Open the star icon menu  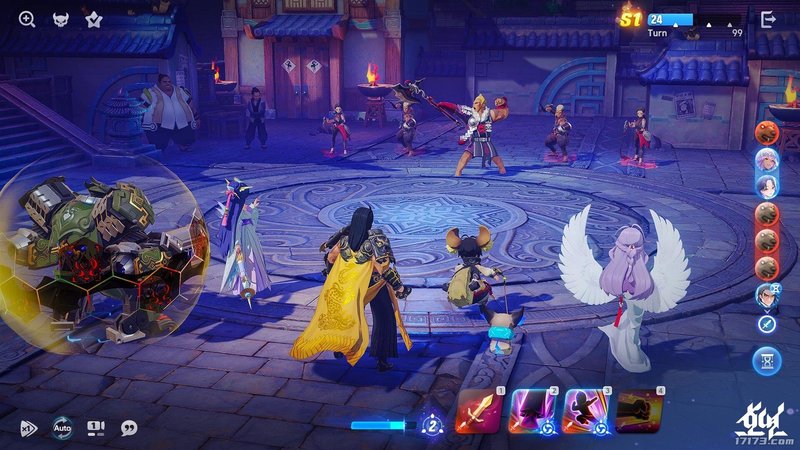[94, 19]
